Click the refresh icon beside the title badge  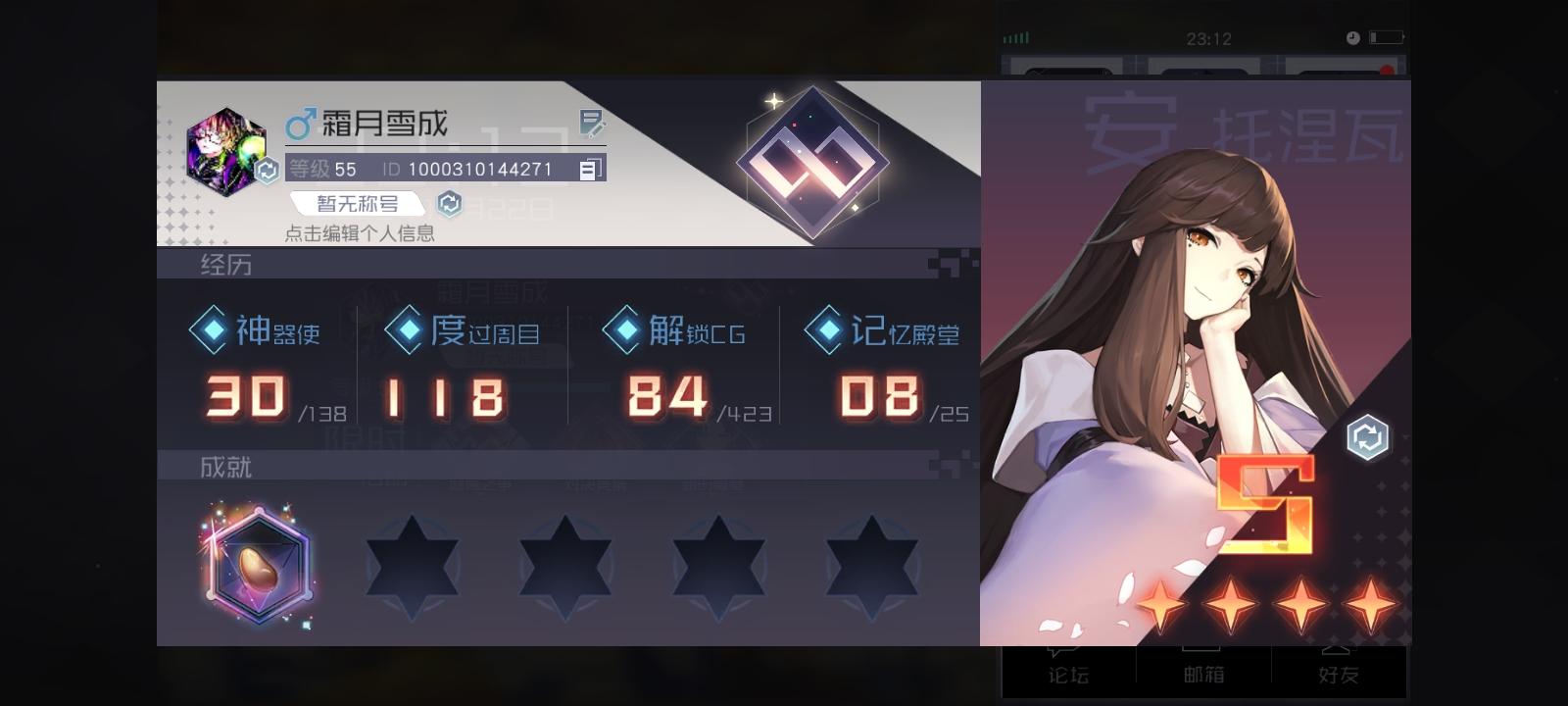pos(448,203)
